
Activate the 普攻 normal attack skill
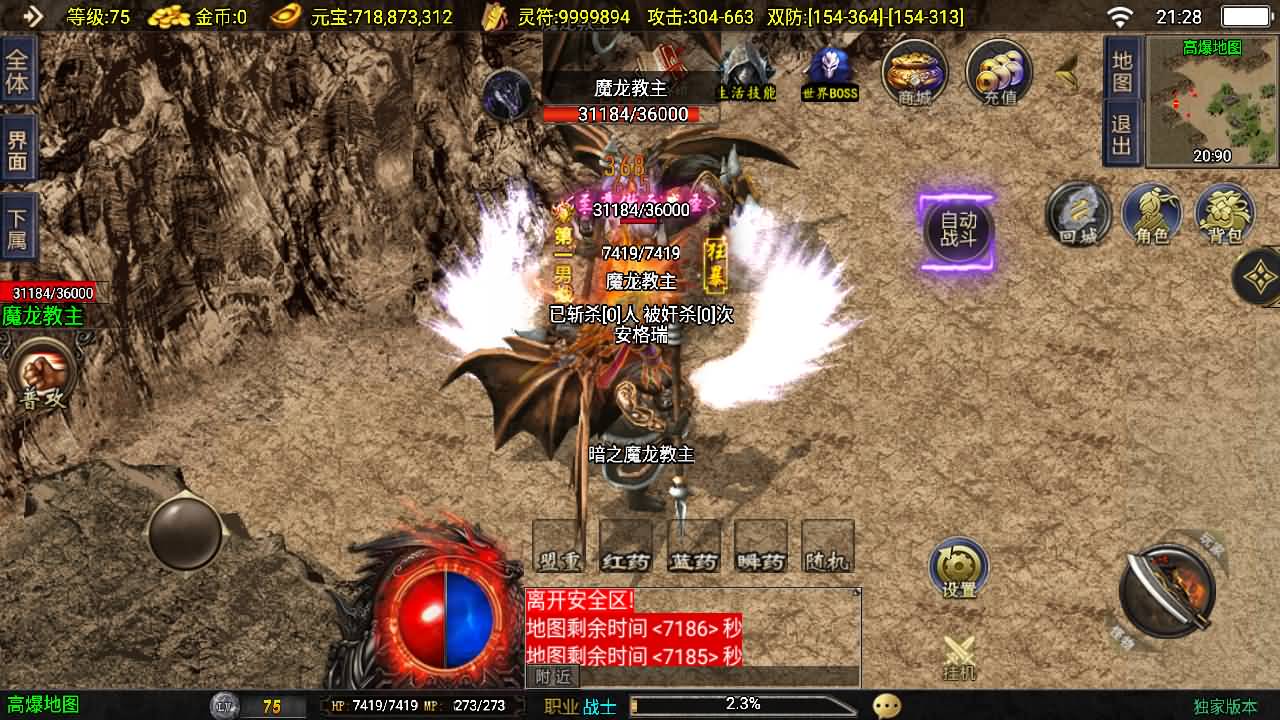44,374
